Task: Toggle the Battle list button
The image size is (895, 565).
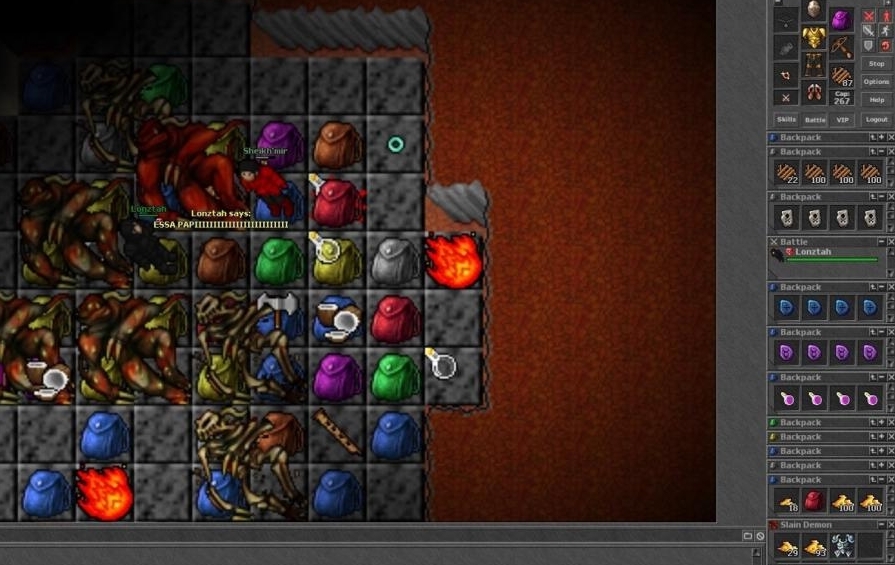Action: pyautogui.click(x=815, y=119)
